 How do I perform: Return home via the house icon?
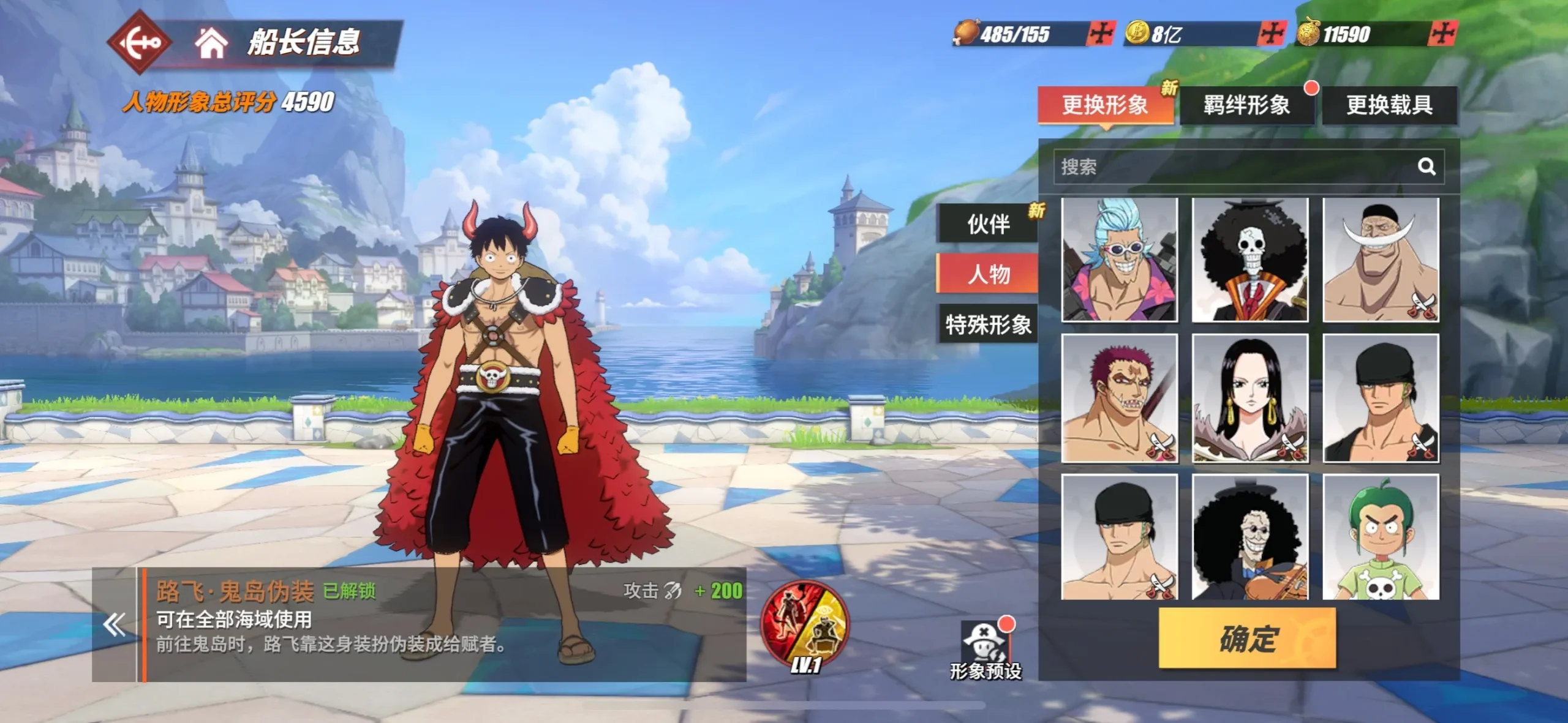pos(211,43)
